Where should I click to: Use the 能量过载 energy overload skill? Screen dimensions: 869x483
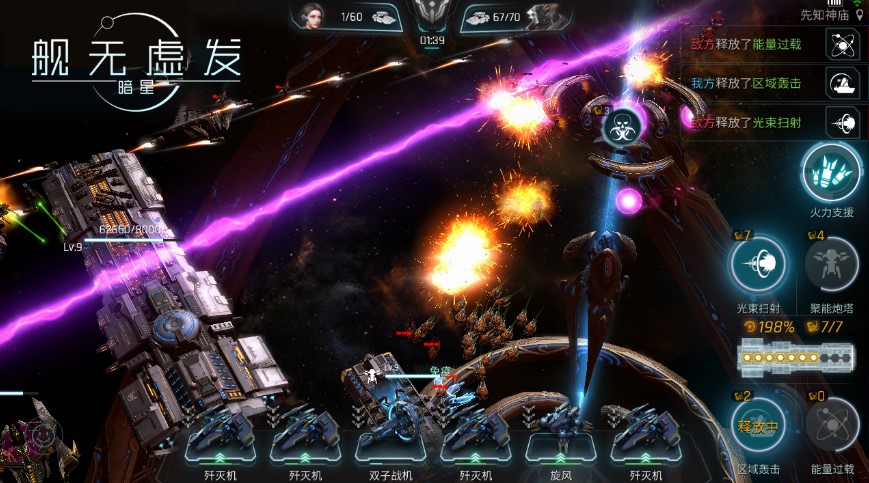pyautogui.click(x=831, y=425)
